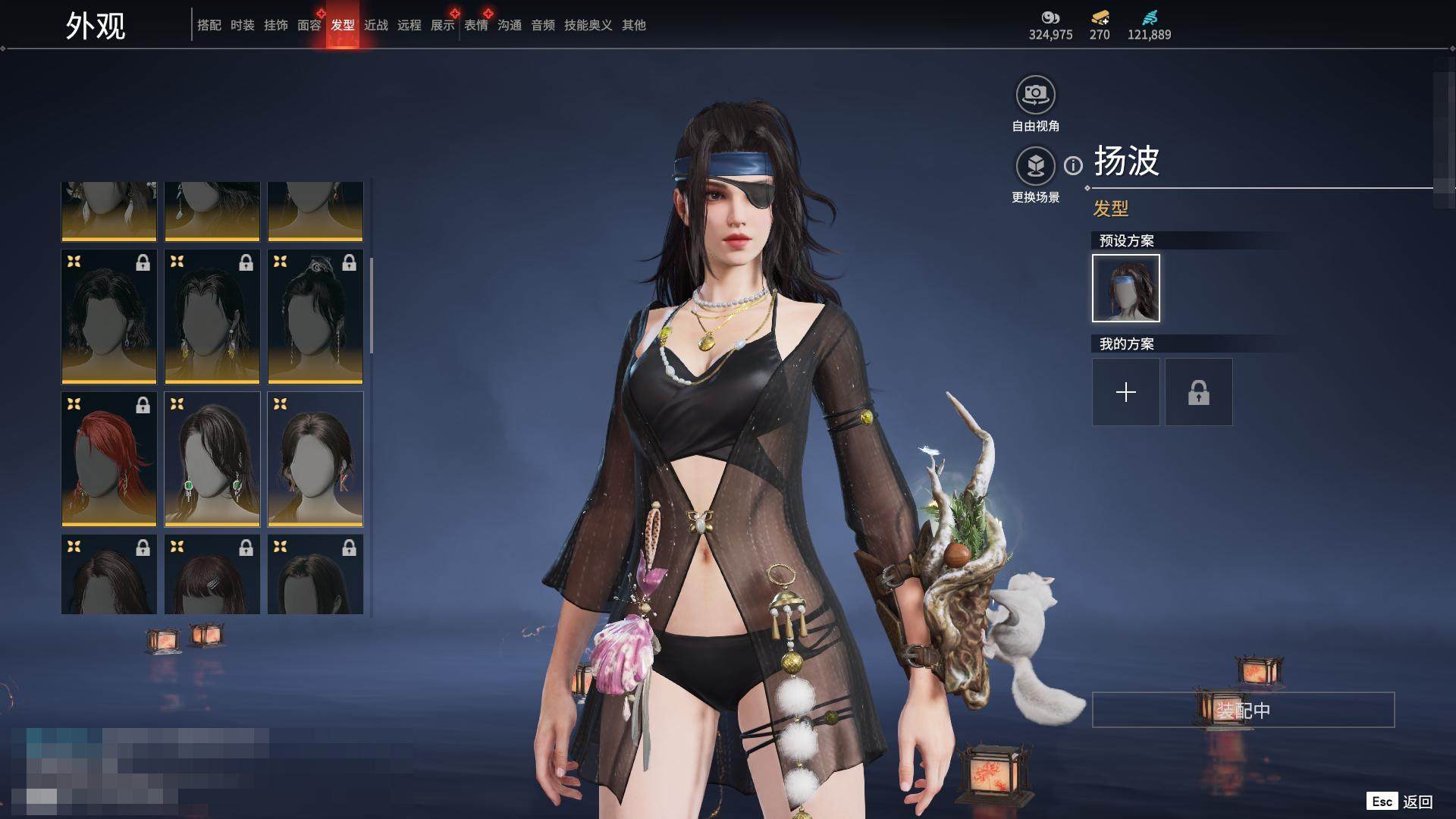Pick the hairstyle with green gem earrings
The width and height of the screenshot is (1456, 819).
(212, 458)
